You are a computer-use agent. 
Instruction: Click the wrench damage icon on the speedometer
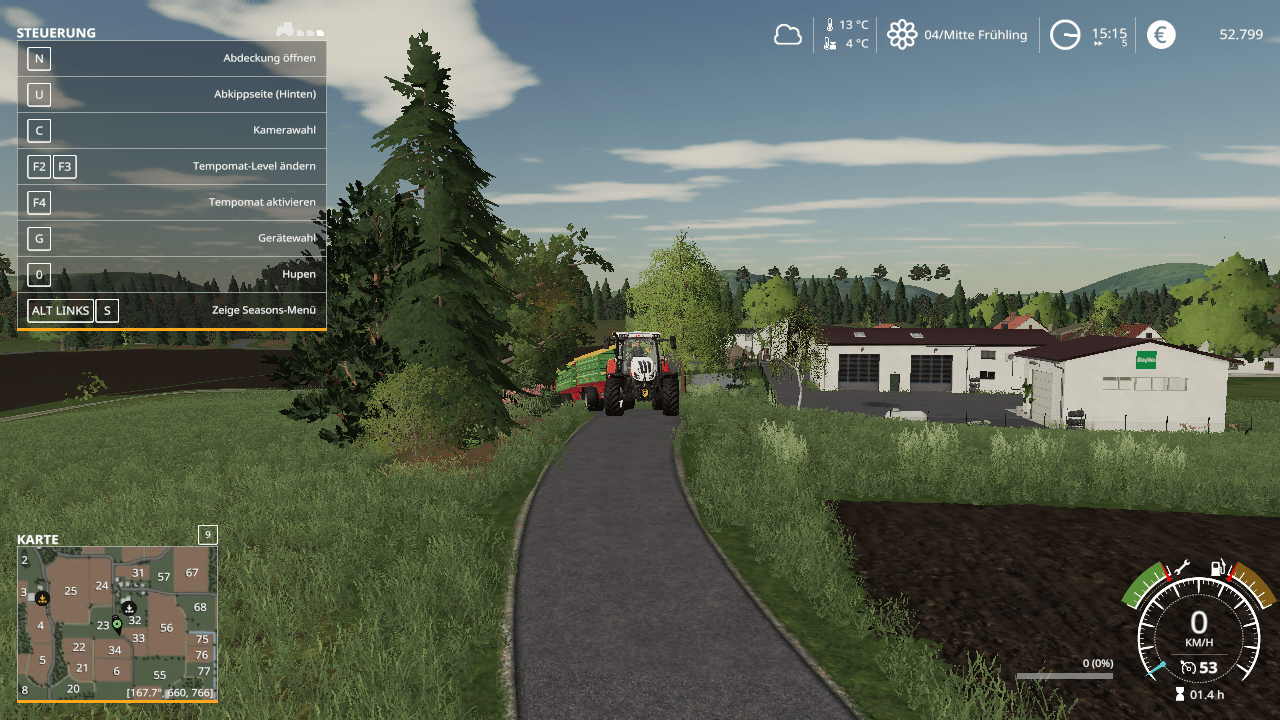coord(1181,567)
